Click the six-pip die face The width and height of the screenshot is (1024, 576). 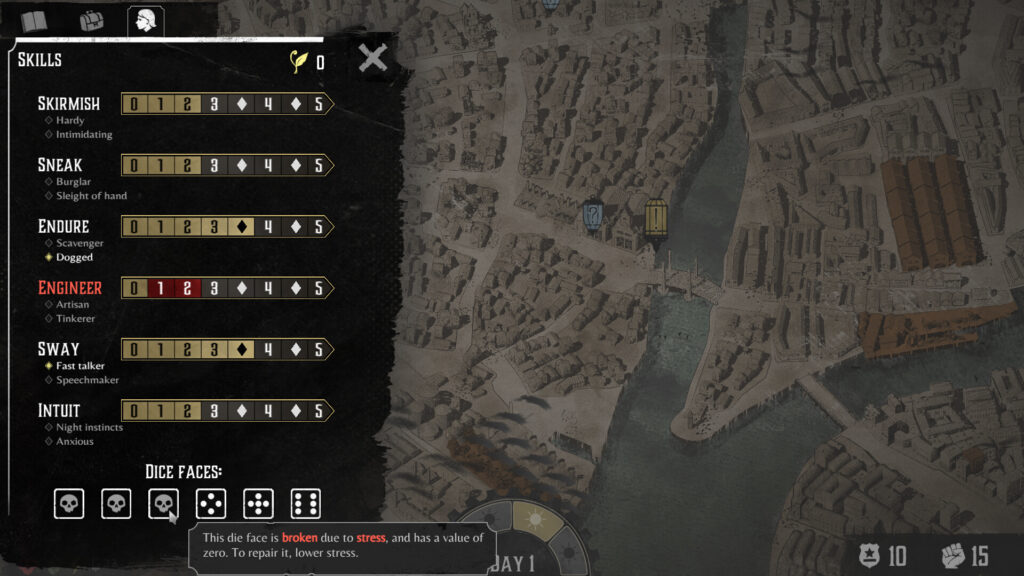305,504
